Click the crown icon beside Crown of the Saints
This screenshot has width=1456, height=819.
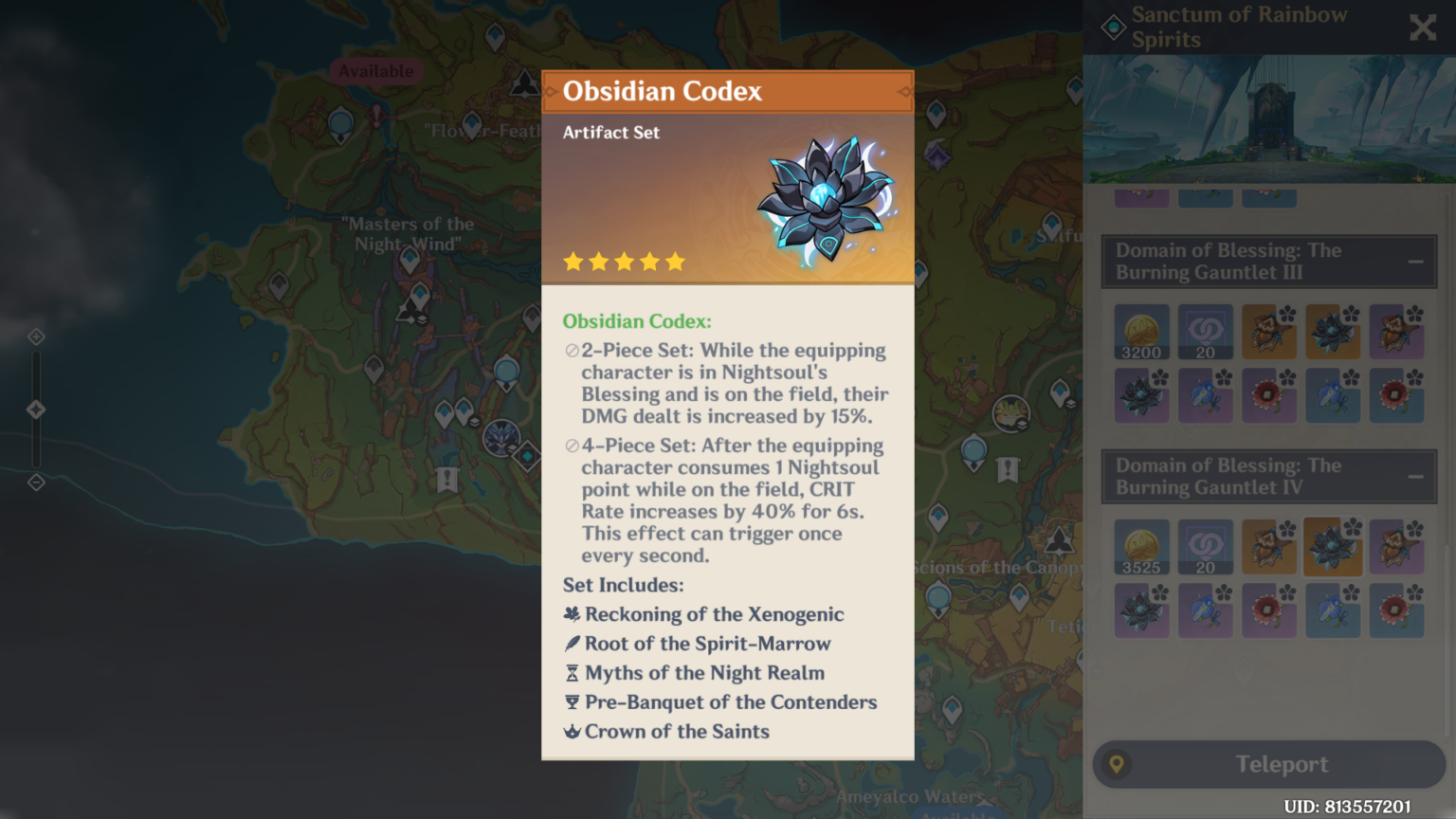pyautogui.click(x=571, y=732)
